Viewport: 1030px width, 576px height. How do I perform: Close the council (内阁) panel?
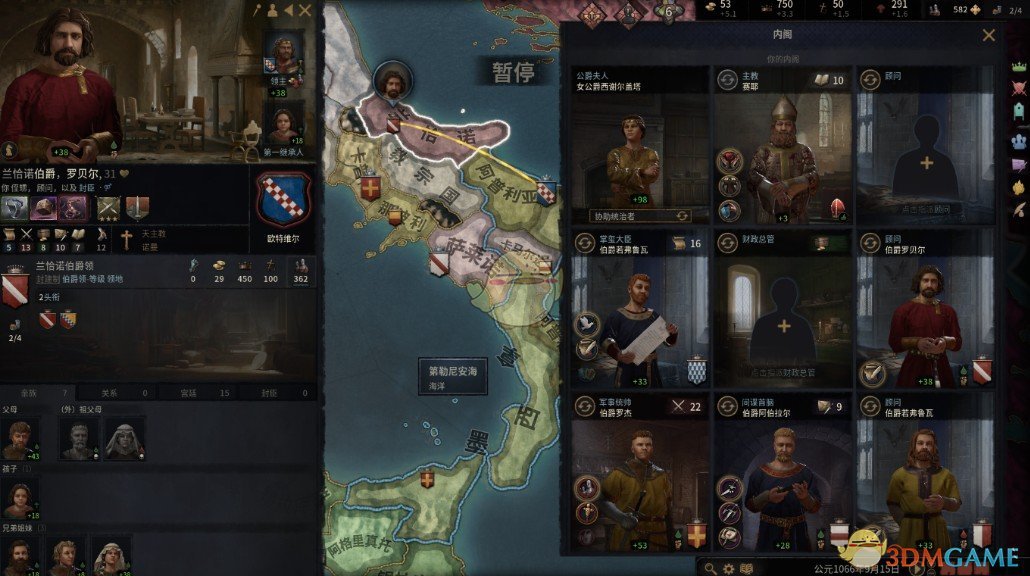click(x=988, y=35)
